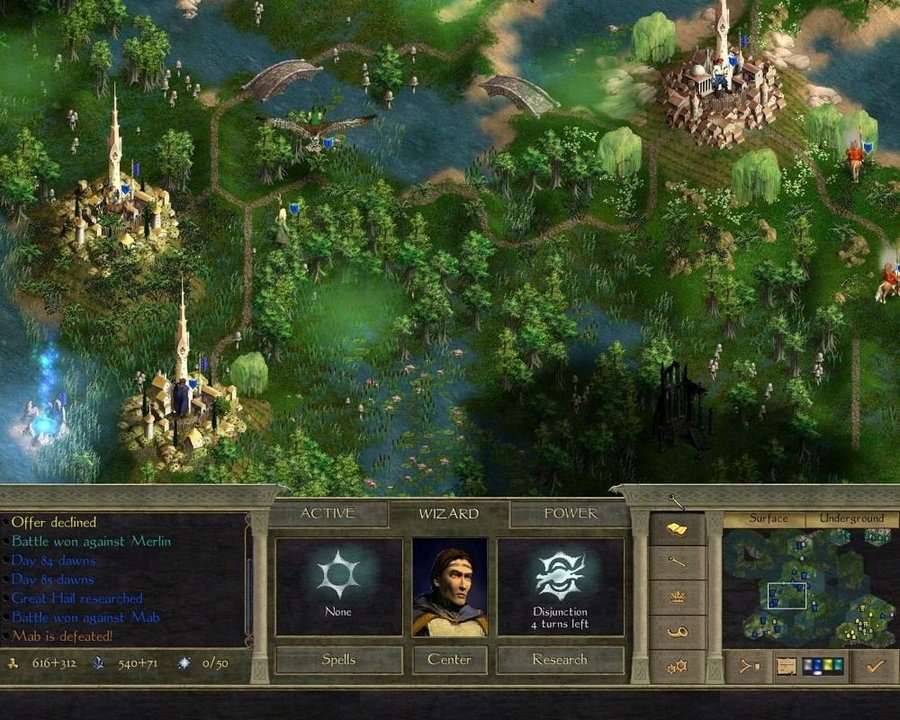Select the Disjunction research icon
Screen dimensions: 900x720
tap(560, 577)
